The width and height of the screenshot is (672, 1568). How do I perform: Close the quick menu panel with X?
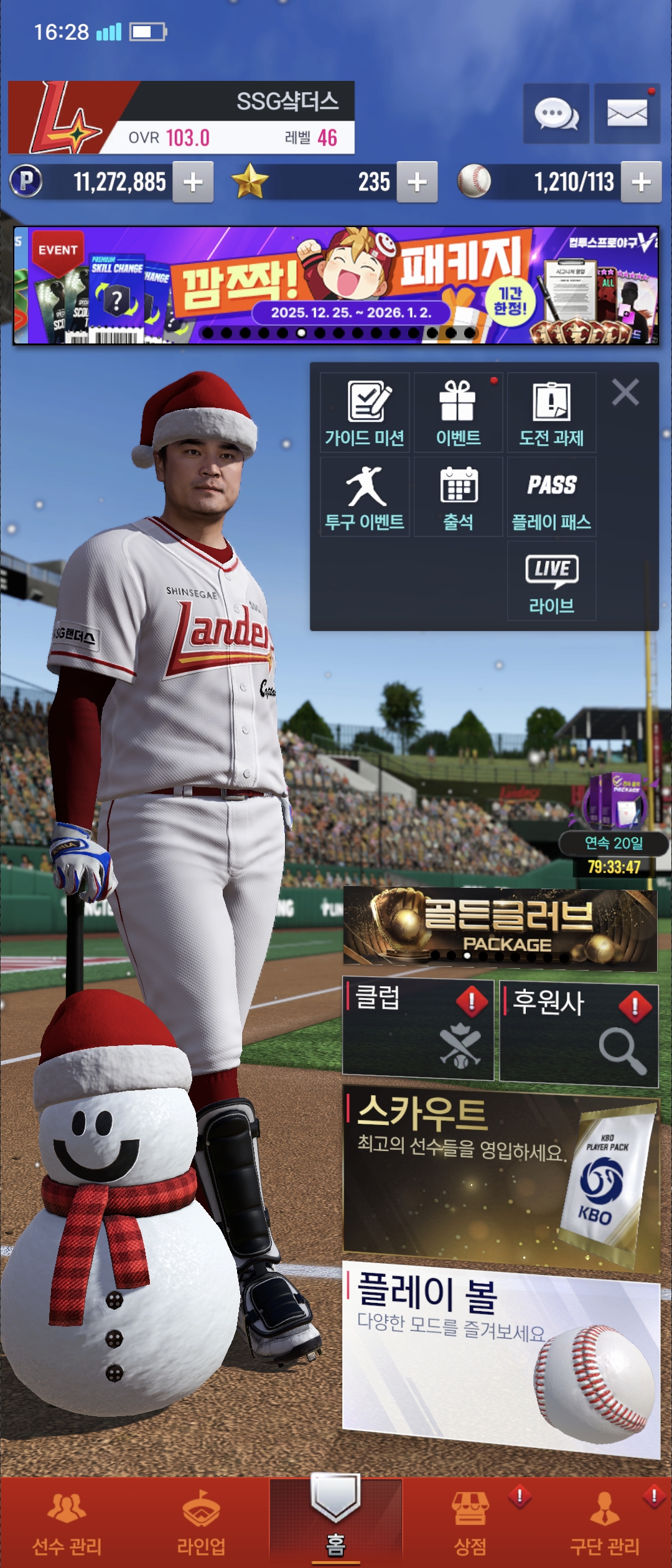coord(625,393)
